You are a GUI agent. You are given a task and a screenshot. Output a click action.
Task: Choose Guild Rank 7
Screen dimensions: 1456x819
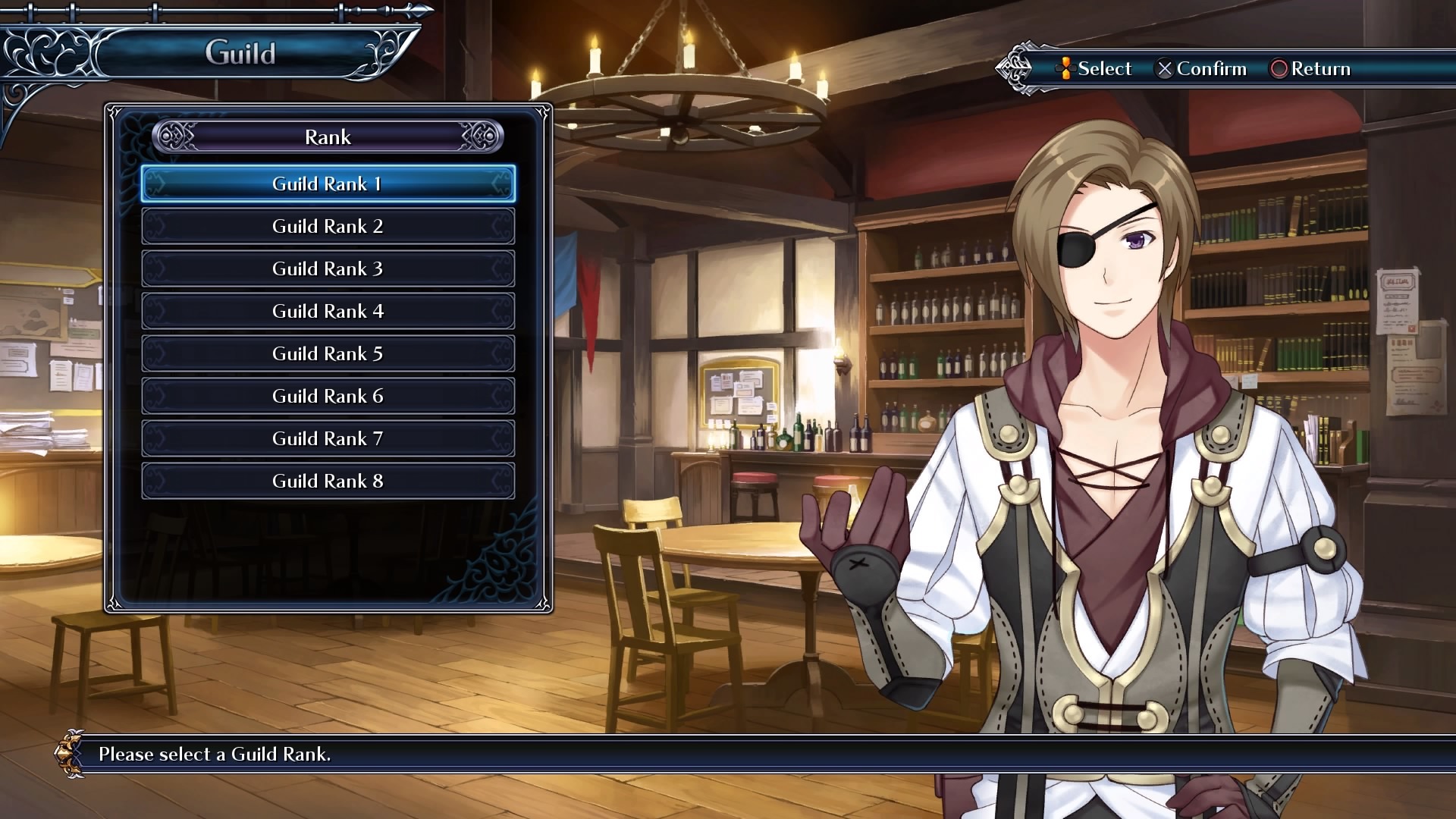coord(328,439)
